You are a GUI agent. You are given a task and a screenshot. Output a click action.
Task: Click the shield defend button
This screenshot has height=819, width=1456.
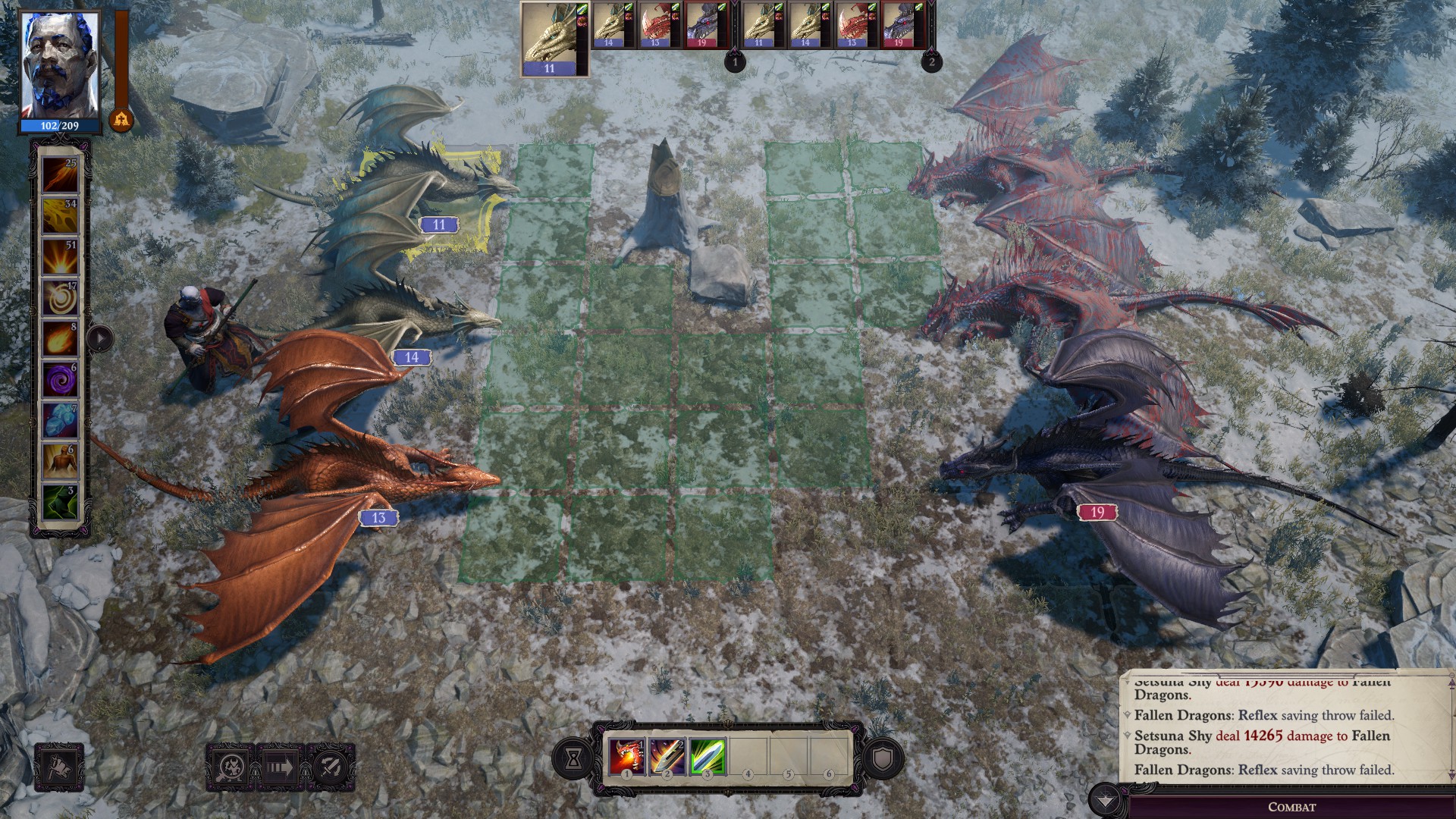[883, 758]
